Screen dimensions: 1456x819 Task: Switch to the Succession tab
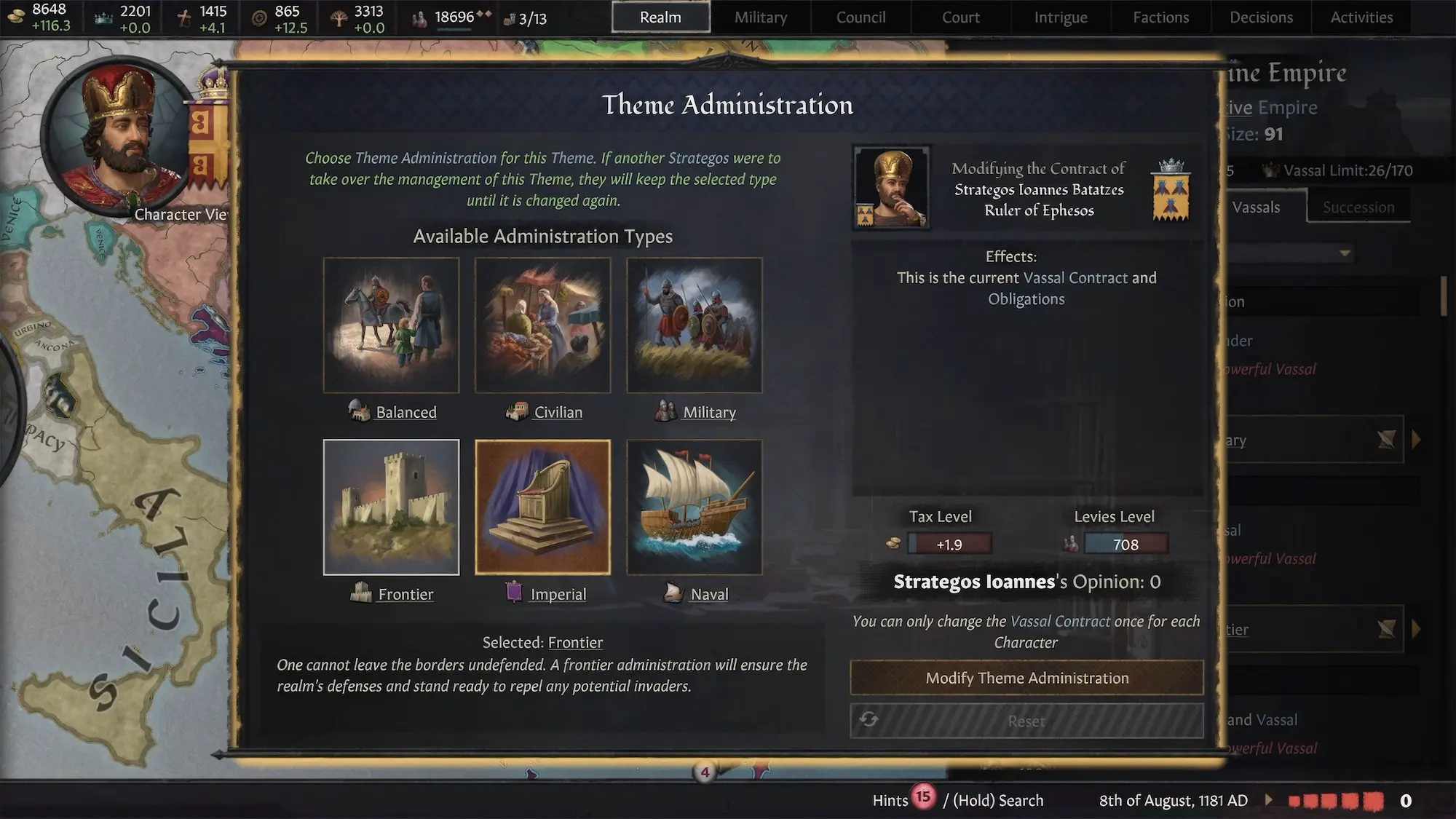[x=1358, y=207]
